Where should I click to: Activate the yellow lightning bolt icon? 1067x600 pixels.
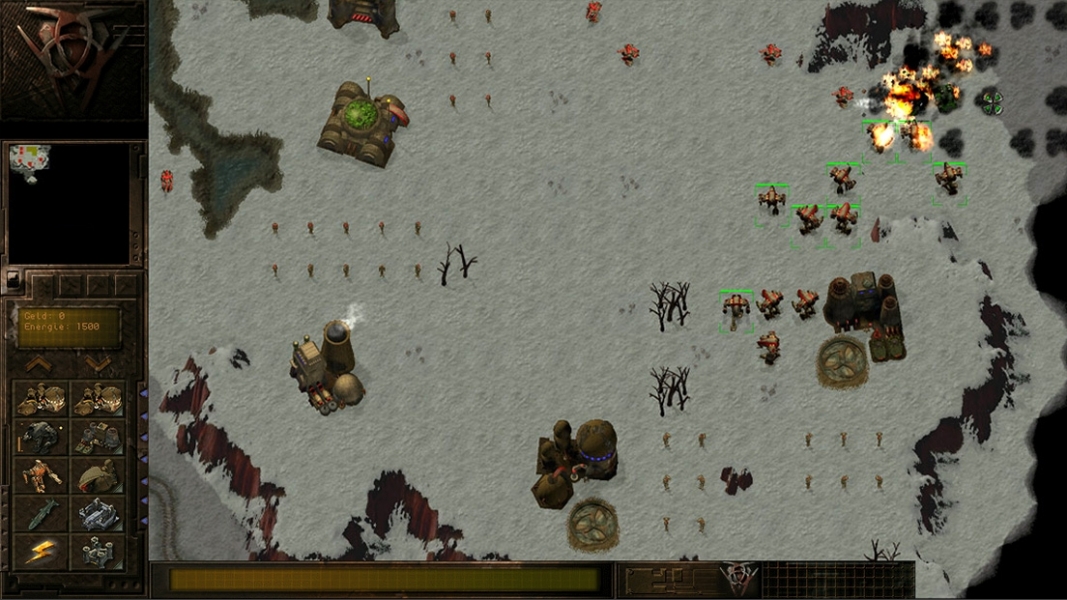click(x=41, y=551)
